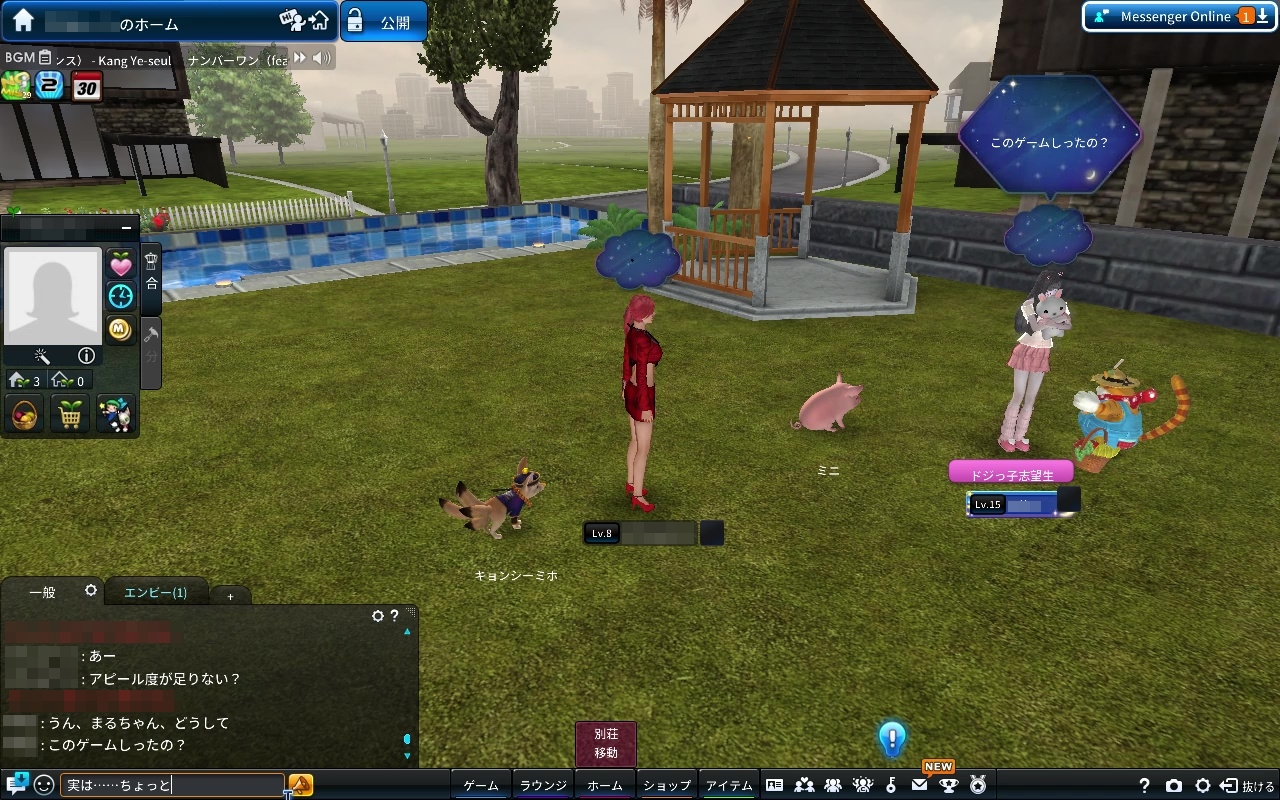Open the ラウンジ lounge menu
This screenshot has height=800, width=1280.
coord(543,786)
